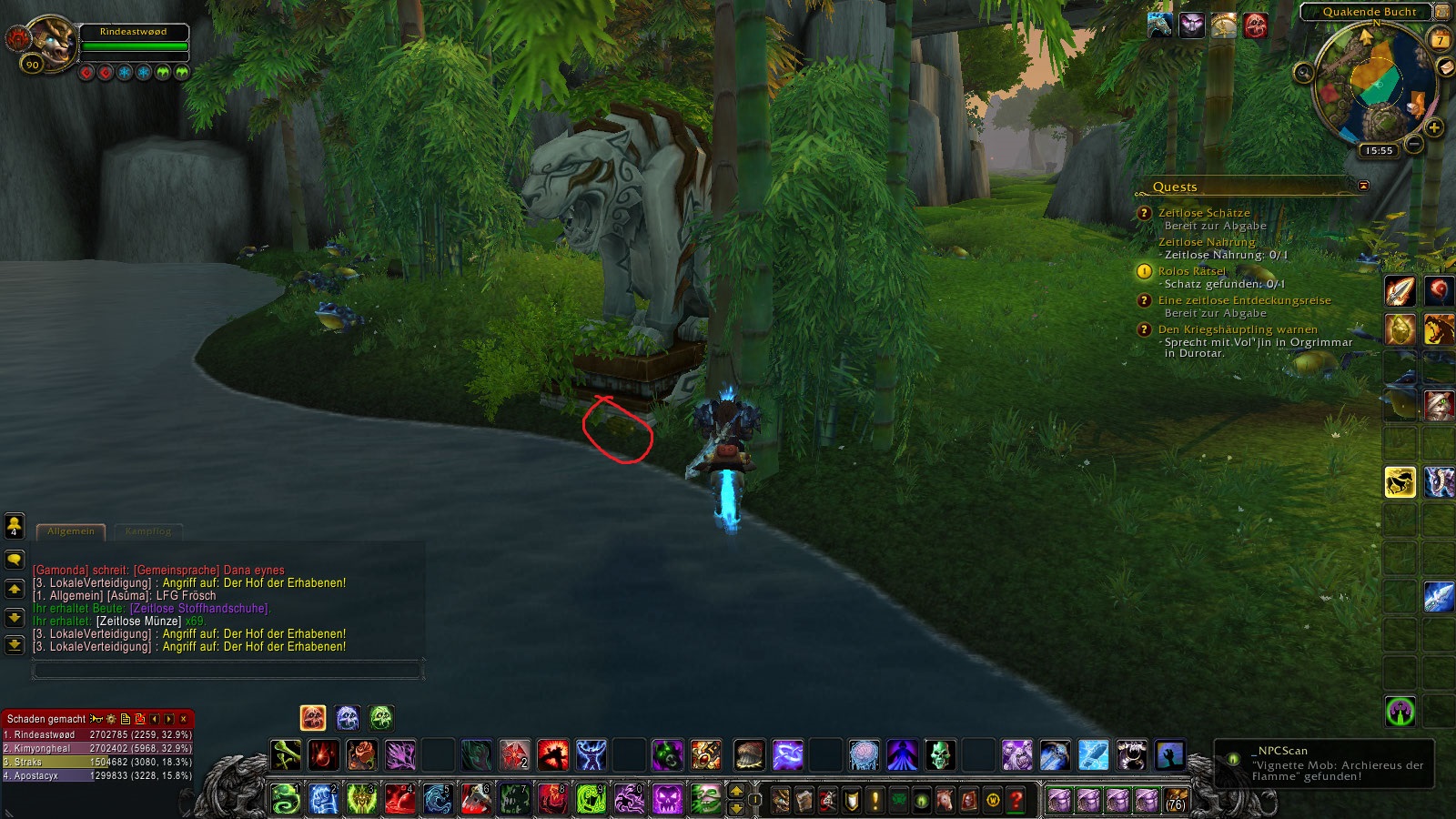Viewport: 1456px width, 819px height.
Task: Open the backpack showing 76 free slots
Action: point(1177,800)
